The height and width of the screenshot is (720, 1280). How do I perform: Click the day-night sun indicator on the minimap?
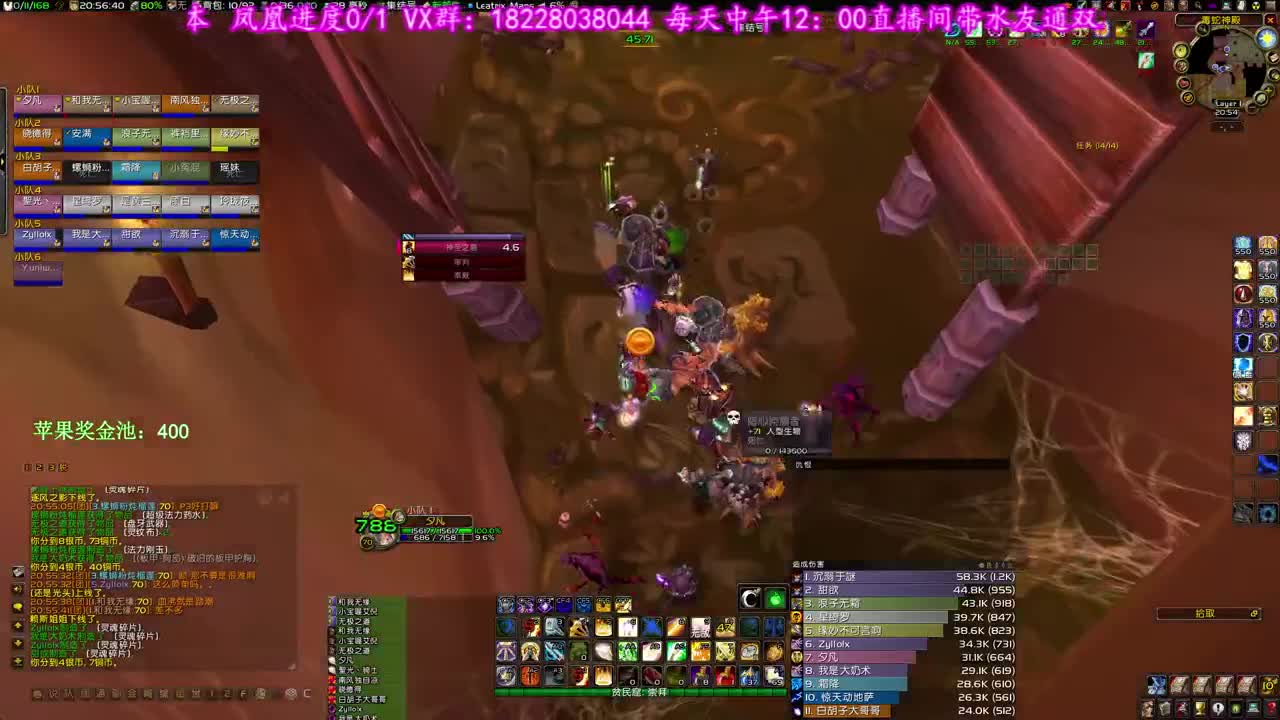click(x=1265, y=37)
